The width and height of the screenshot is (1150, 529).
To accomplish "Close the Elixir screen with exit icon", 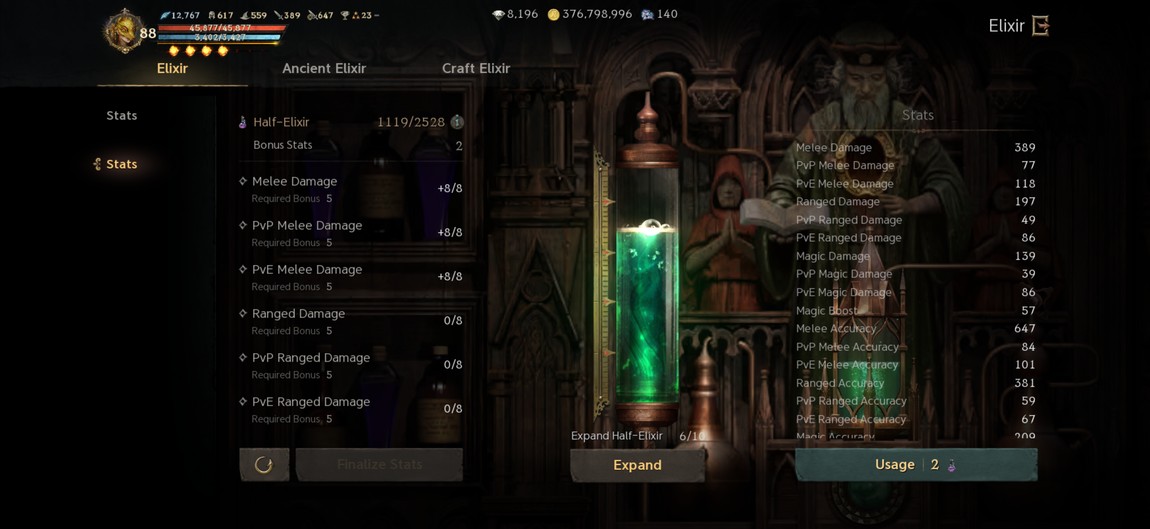I will (x=1040, y=26).
